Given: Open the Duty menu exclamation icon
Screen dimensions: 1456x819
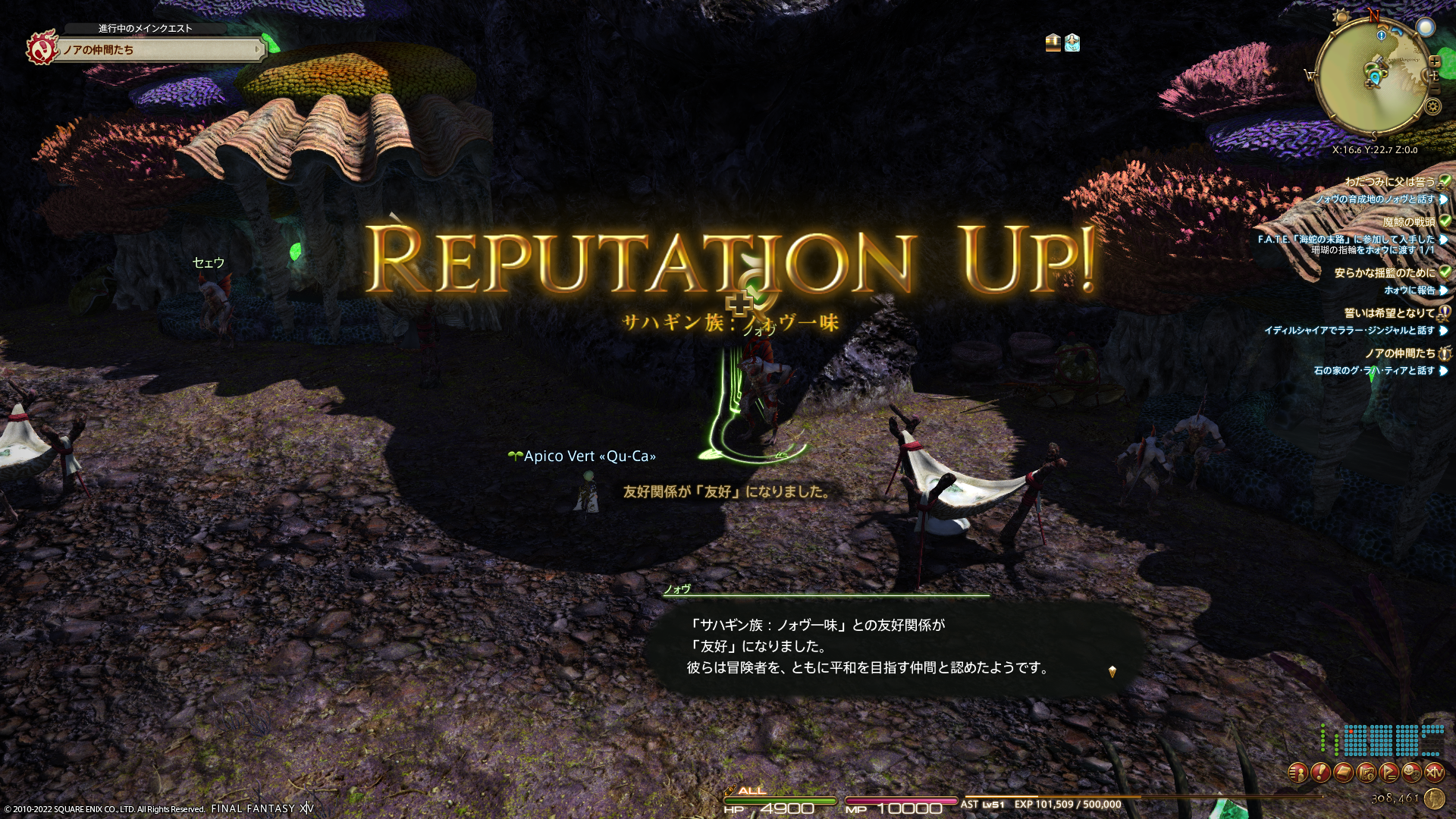Looking at the screenshot, I should tap(1321, 773).
